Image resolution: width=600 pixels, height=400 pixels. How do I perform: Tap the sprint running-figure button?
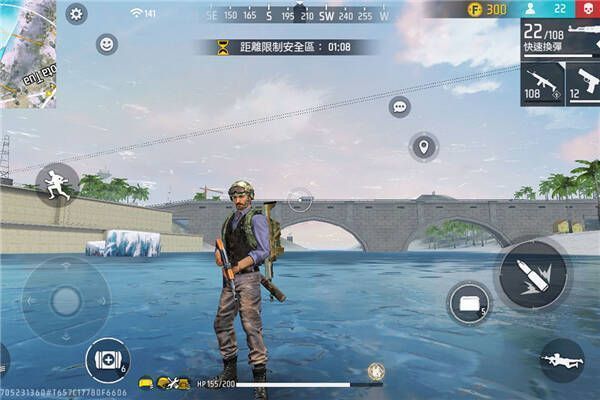[57, 184]
